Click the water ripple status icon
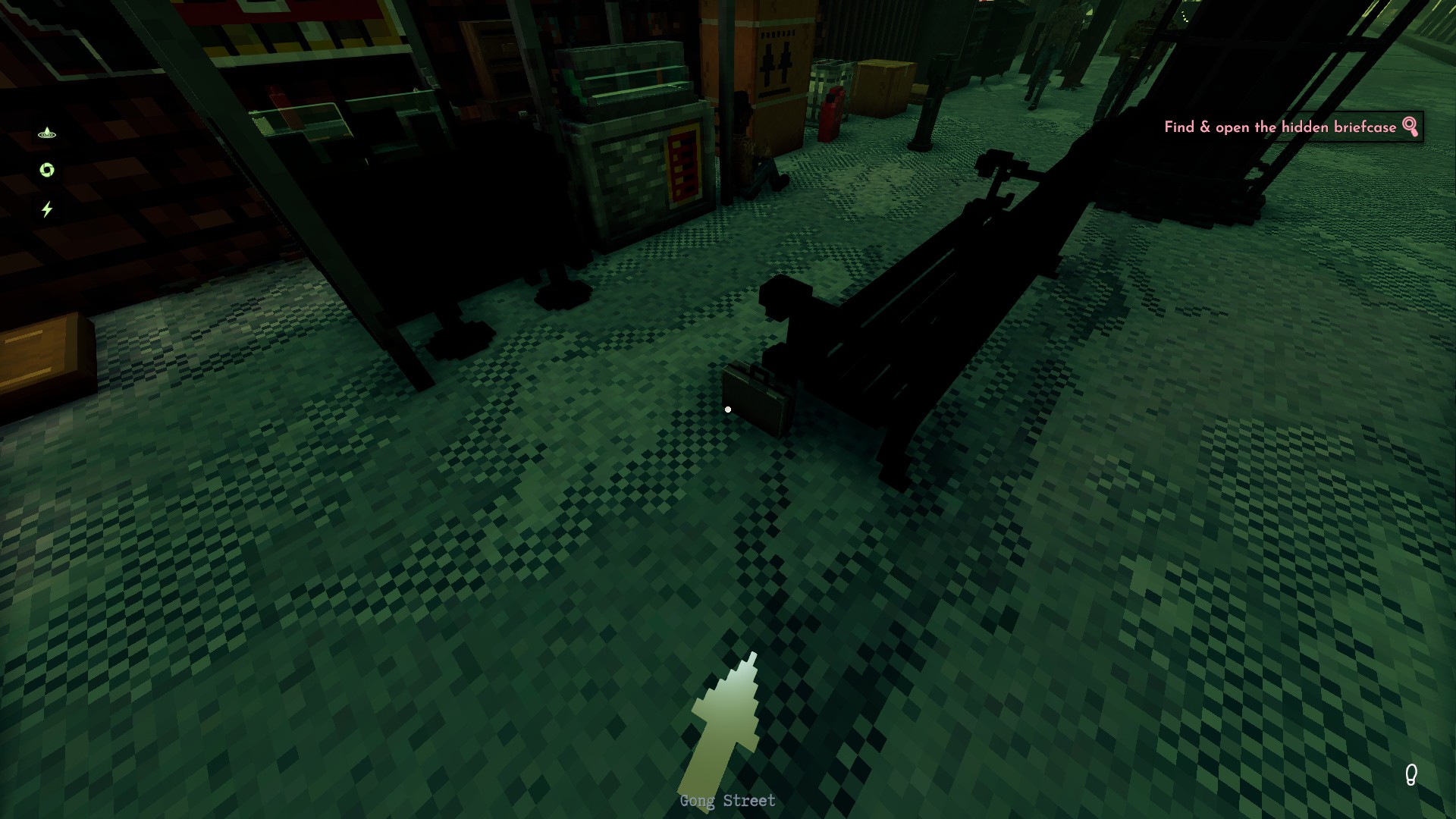 click(47, 133)
